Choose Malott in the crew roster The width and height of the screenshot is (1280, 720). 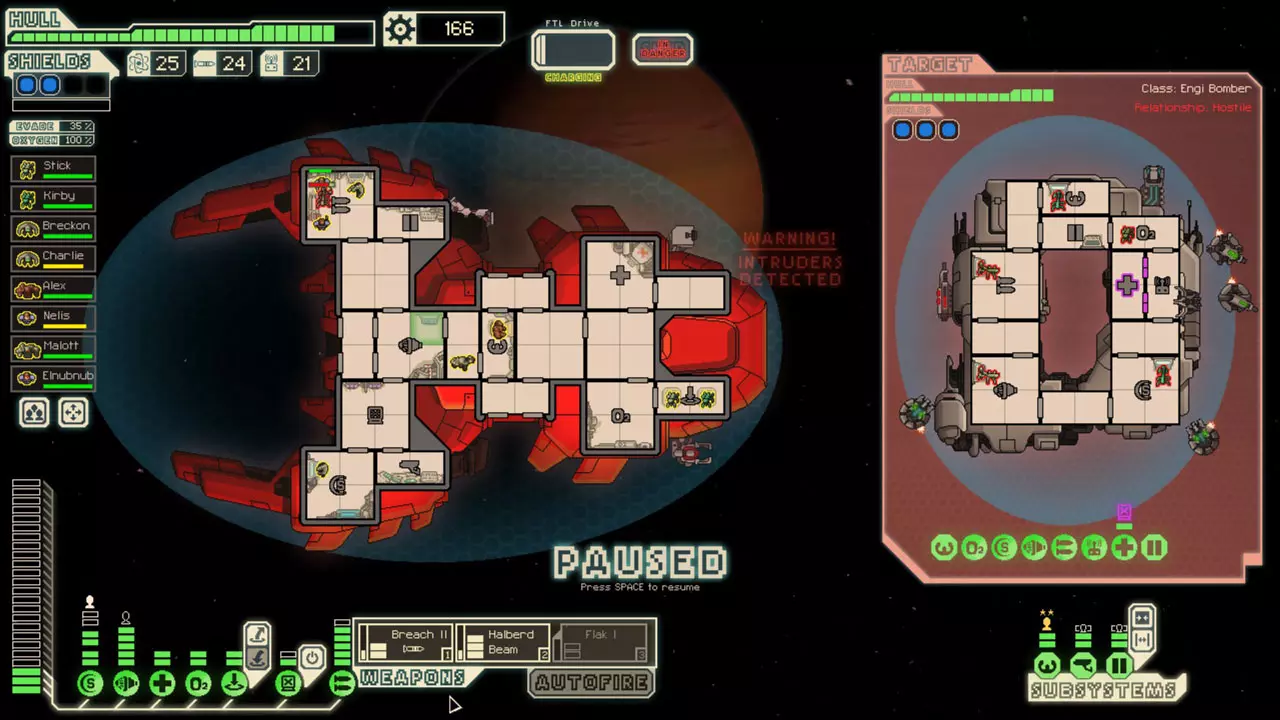54,348
